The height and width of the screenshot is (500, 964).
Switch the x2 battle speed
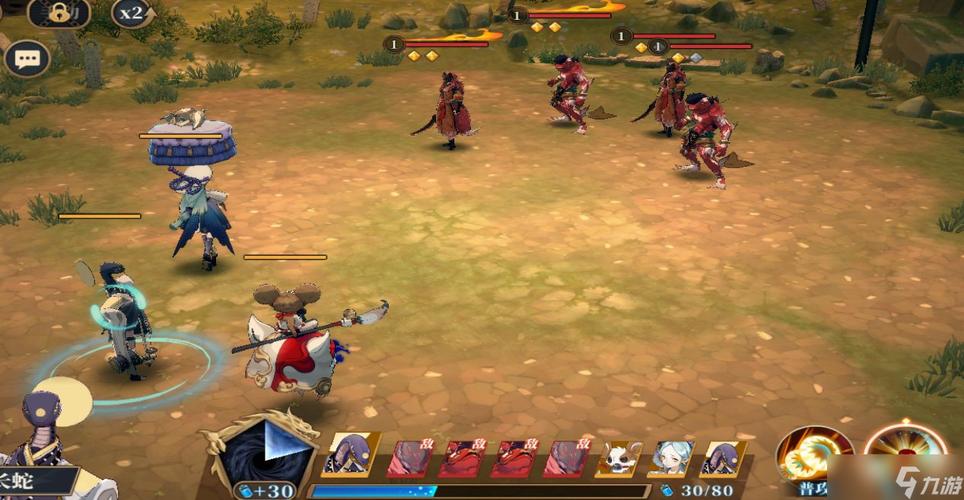tap(131, 13)
